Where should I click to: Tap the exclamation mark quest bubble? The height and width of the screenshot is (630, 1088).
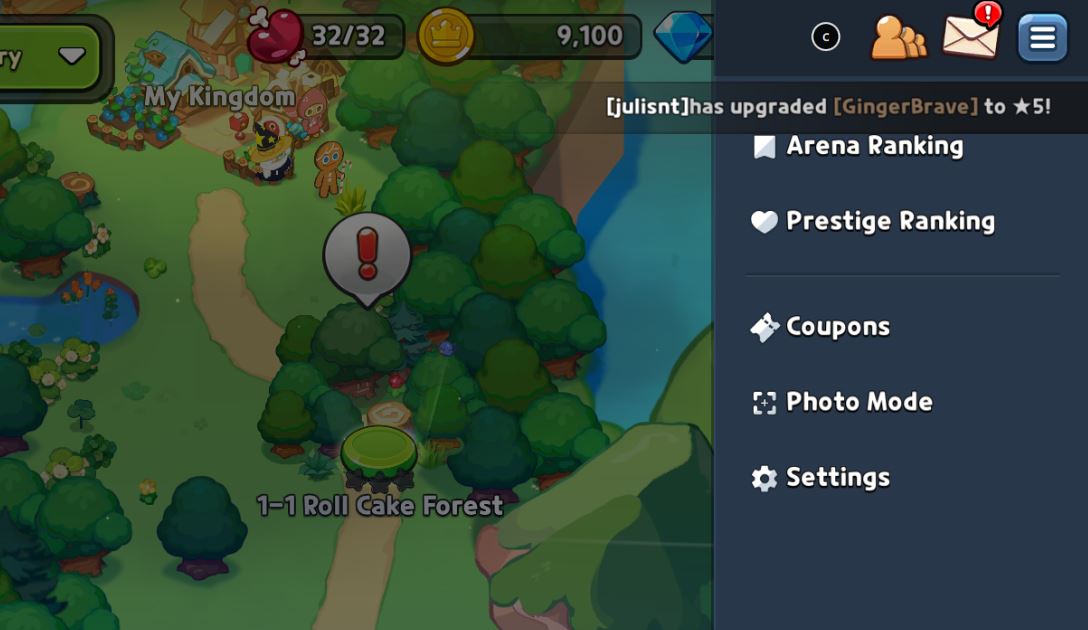pyautogui.click(x=367, y=256)
